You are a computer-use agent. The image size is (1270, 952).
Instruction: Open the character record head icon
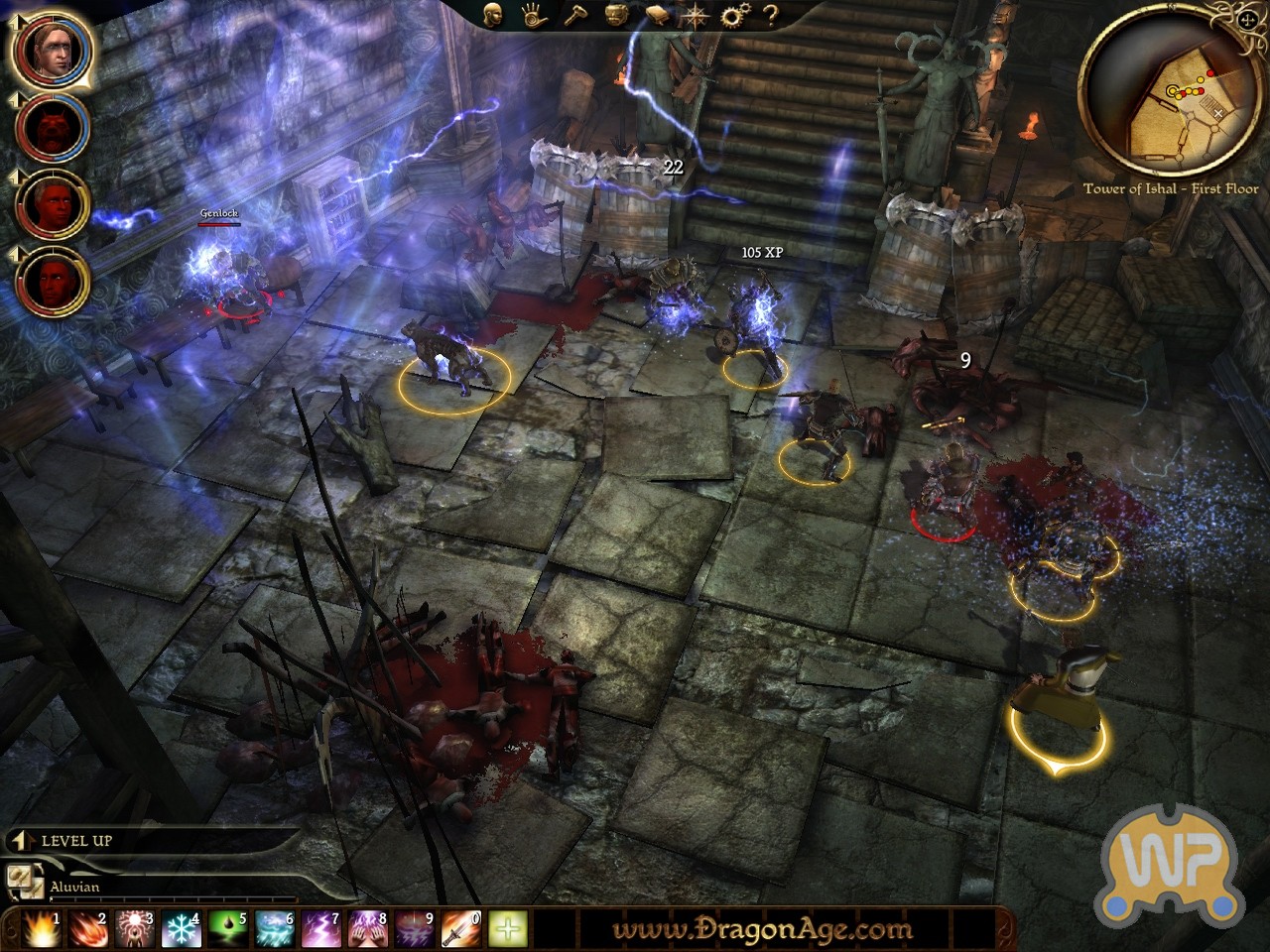(492, 14)
